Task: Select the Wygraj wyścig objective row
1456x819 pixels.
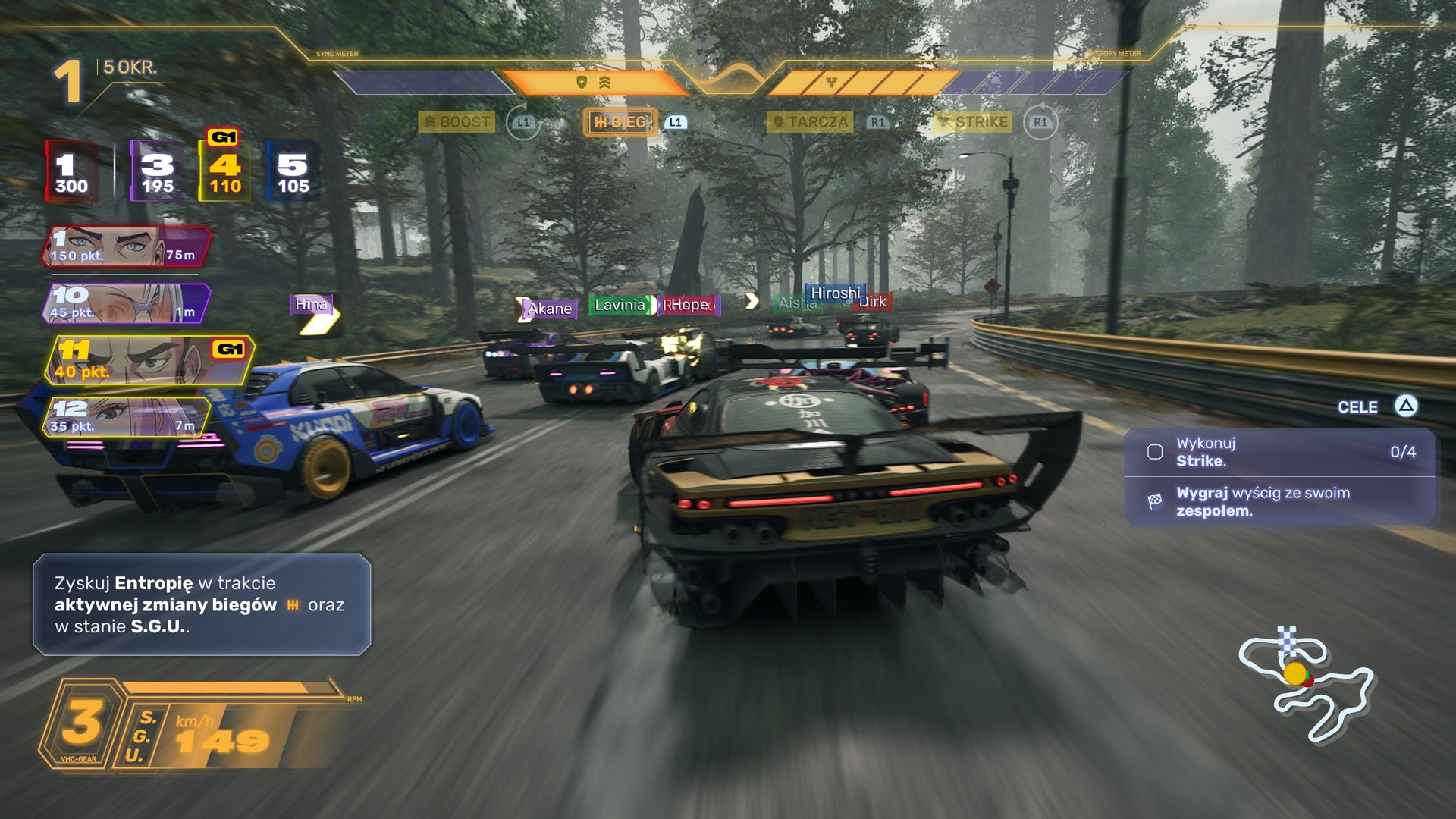Action: [x=1279, y=501]
